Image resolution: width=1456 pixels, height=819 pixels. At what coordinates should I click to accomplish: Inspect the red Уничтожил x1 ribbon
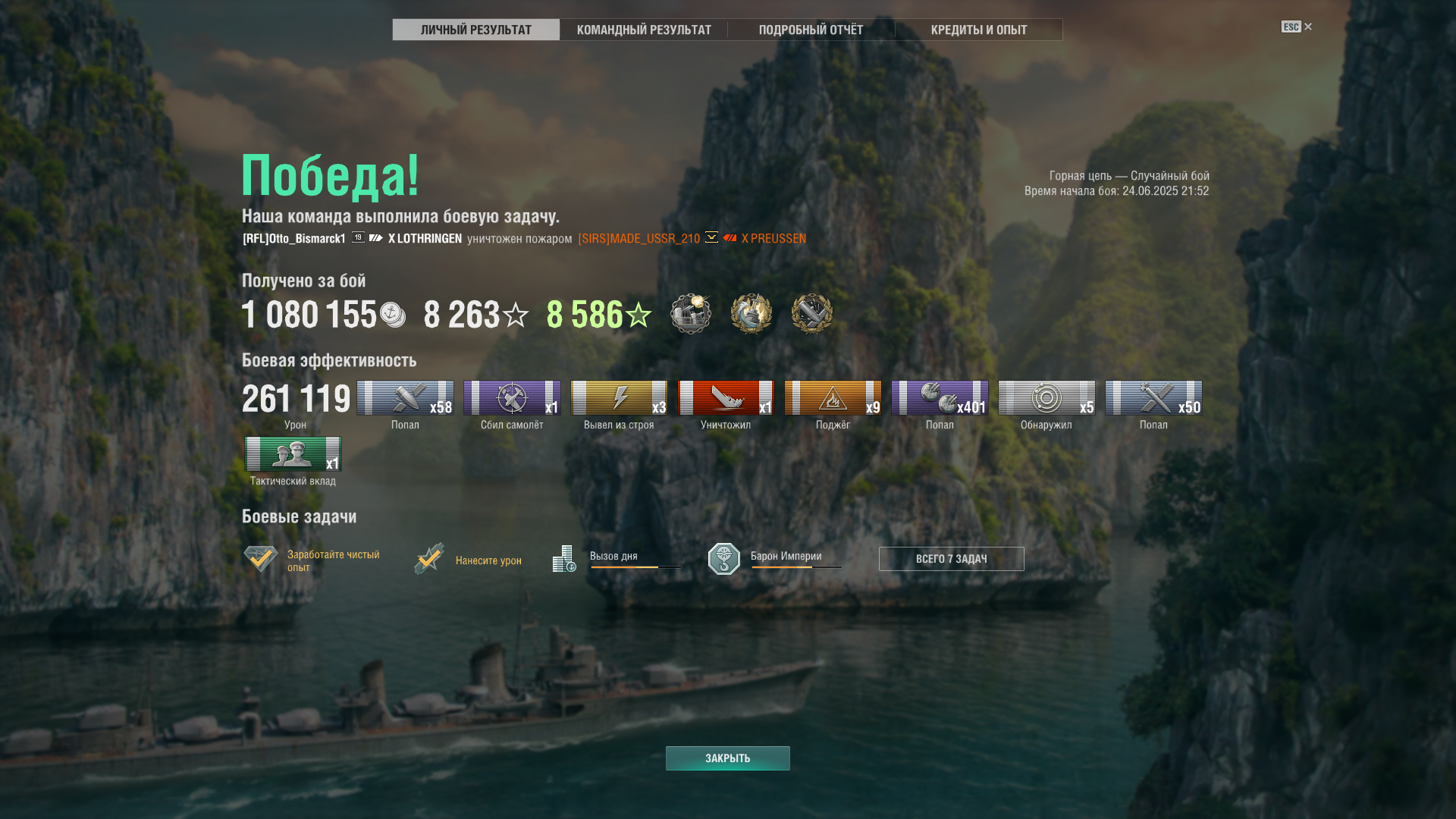click(x=726, y=398)
